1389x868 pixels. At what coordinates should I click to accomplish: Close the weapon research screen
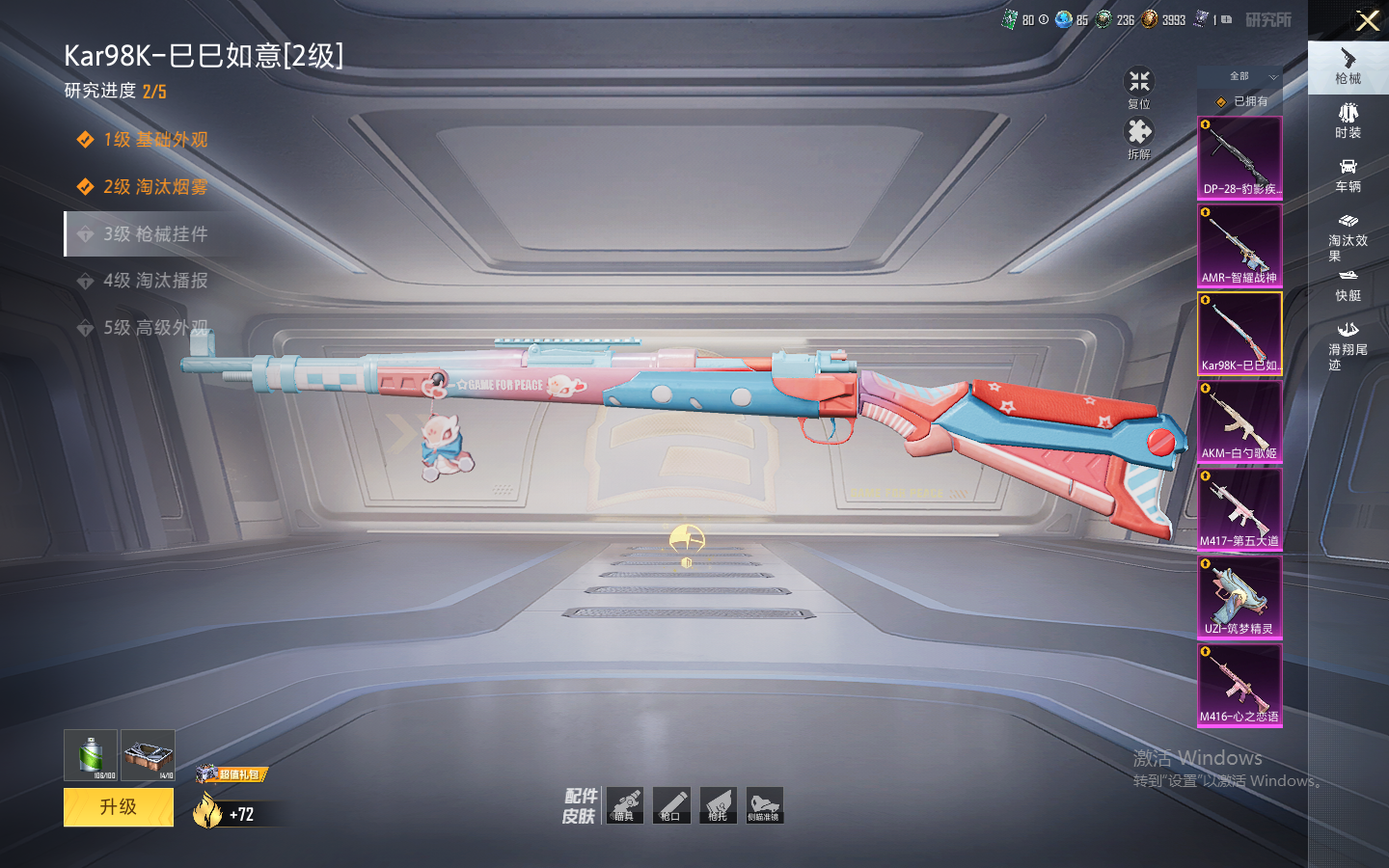click(1368, 20)
